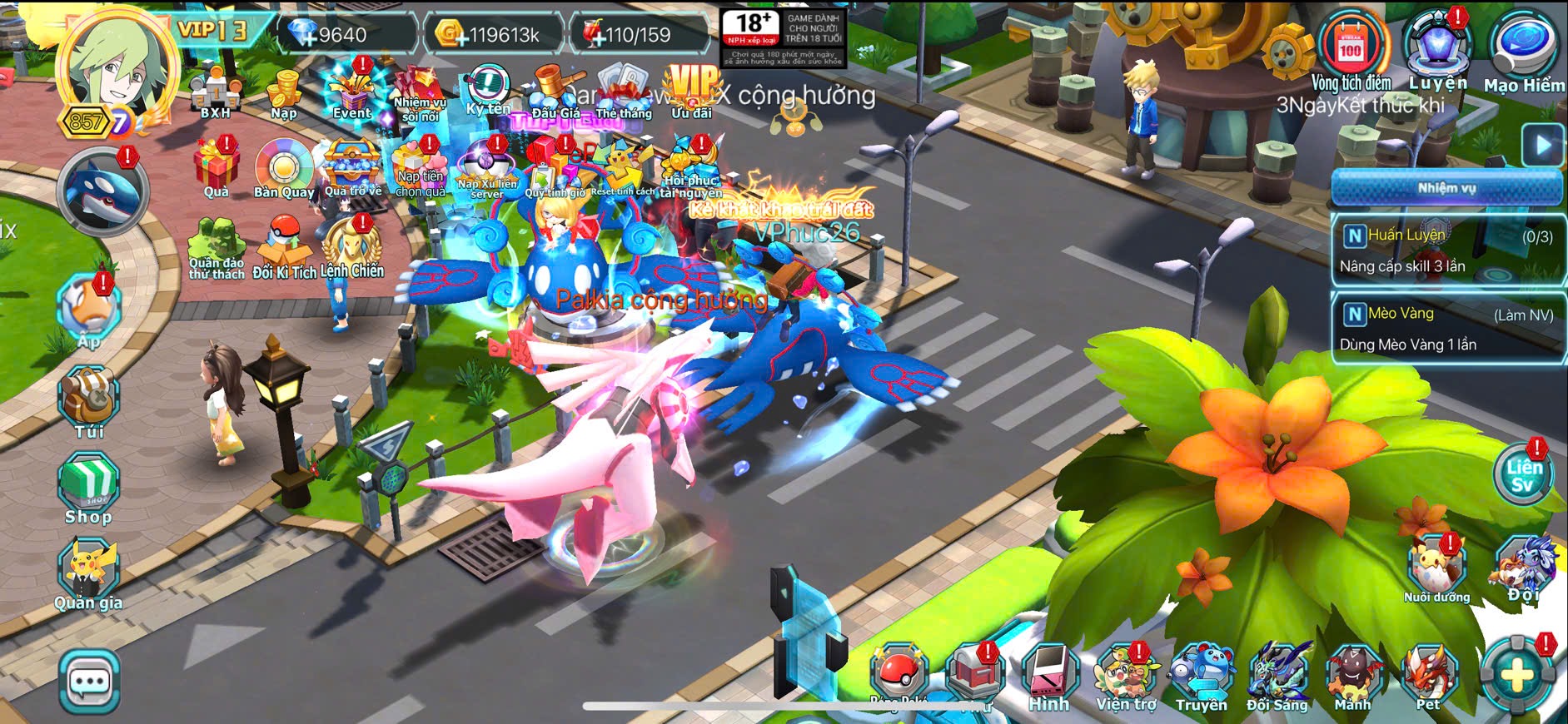Open the Event gift icon
The height and width of the screenshot is (724, 1568).
coord(351,92)
